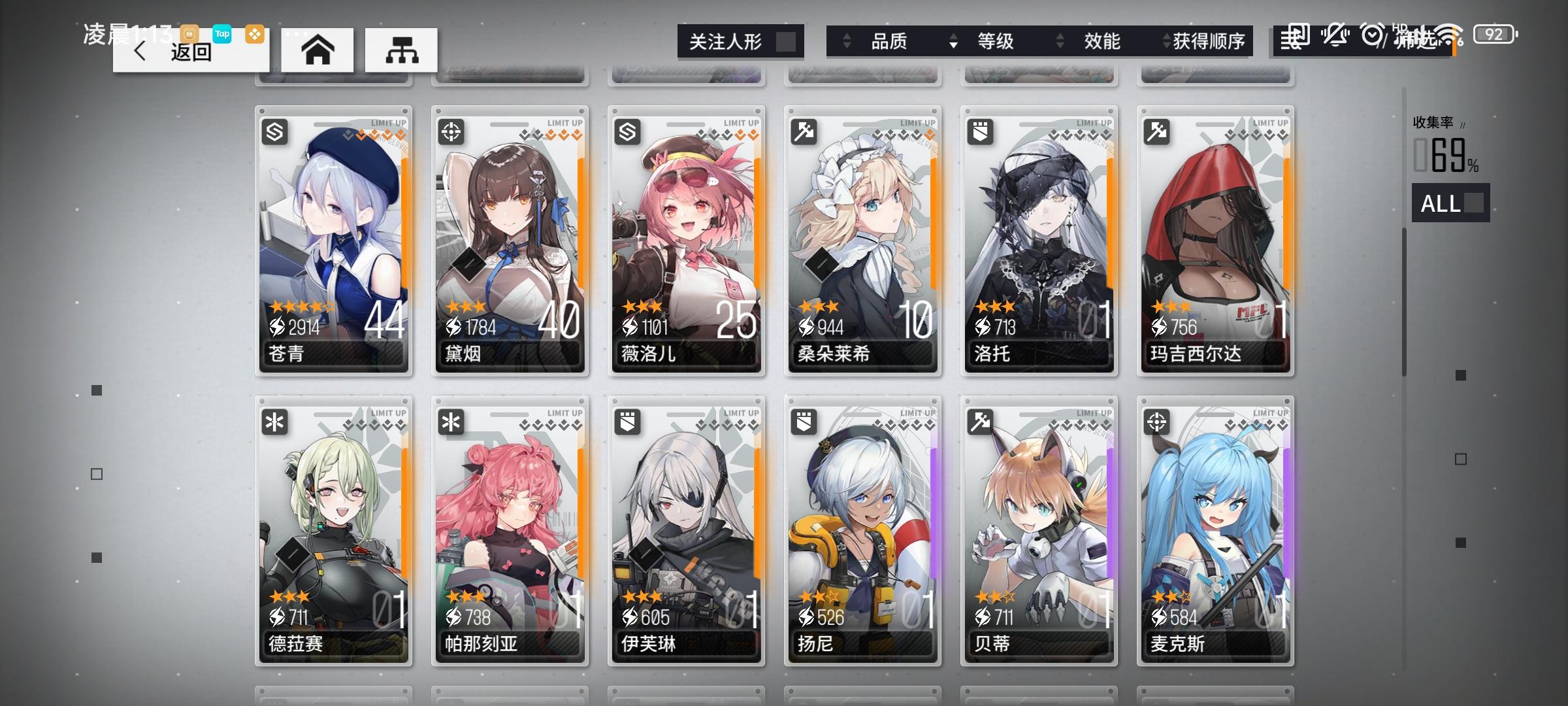Click the shield class icon on 洛托's card
This screenshot has height=706, width=1568.
[981, 131]
